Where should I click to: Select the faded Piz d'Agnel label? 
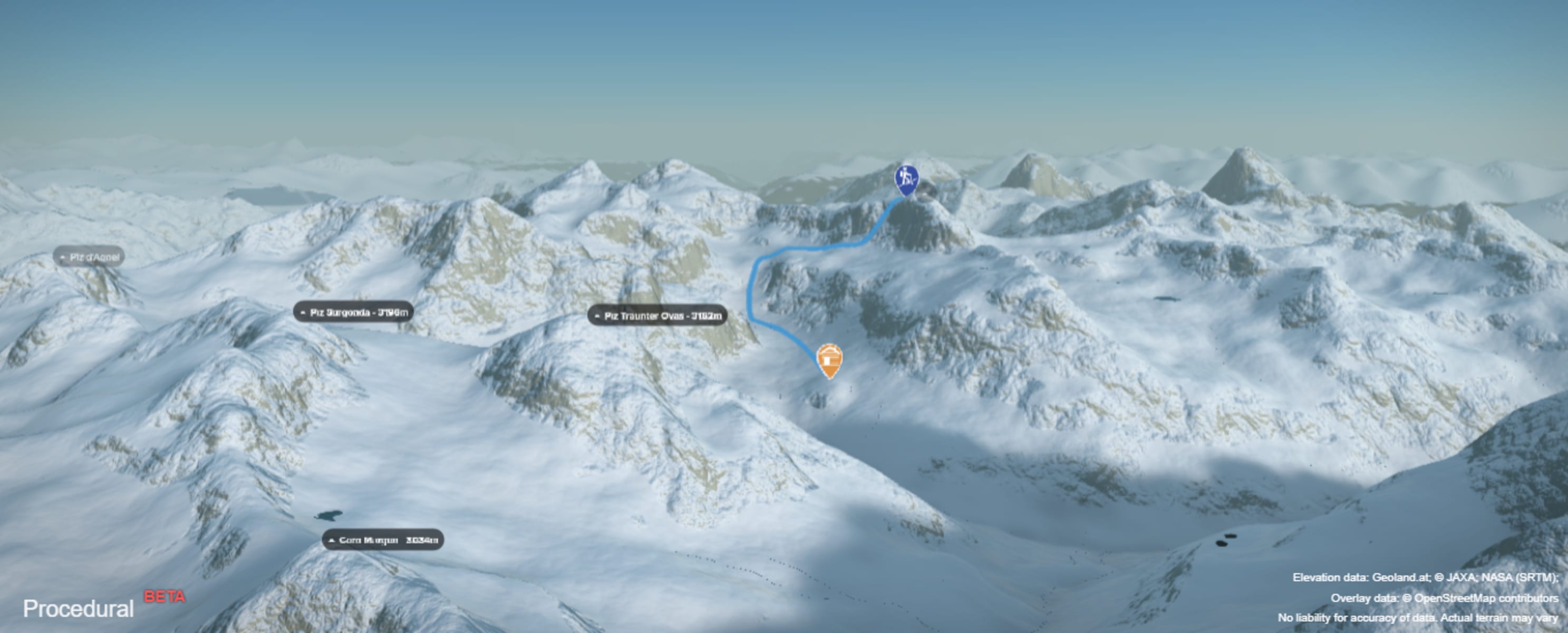[x=90, y=257]
